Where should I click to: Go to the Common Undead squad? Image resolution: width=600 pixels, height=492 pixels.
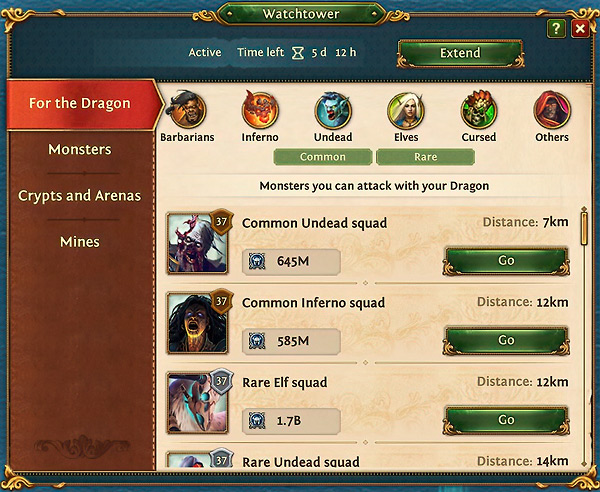tap(506, 261)
